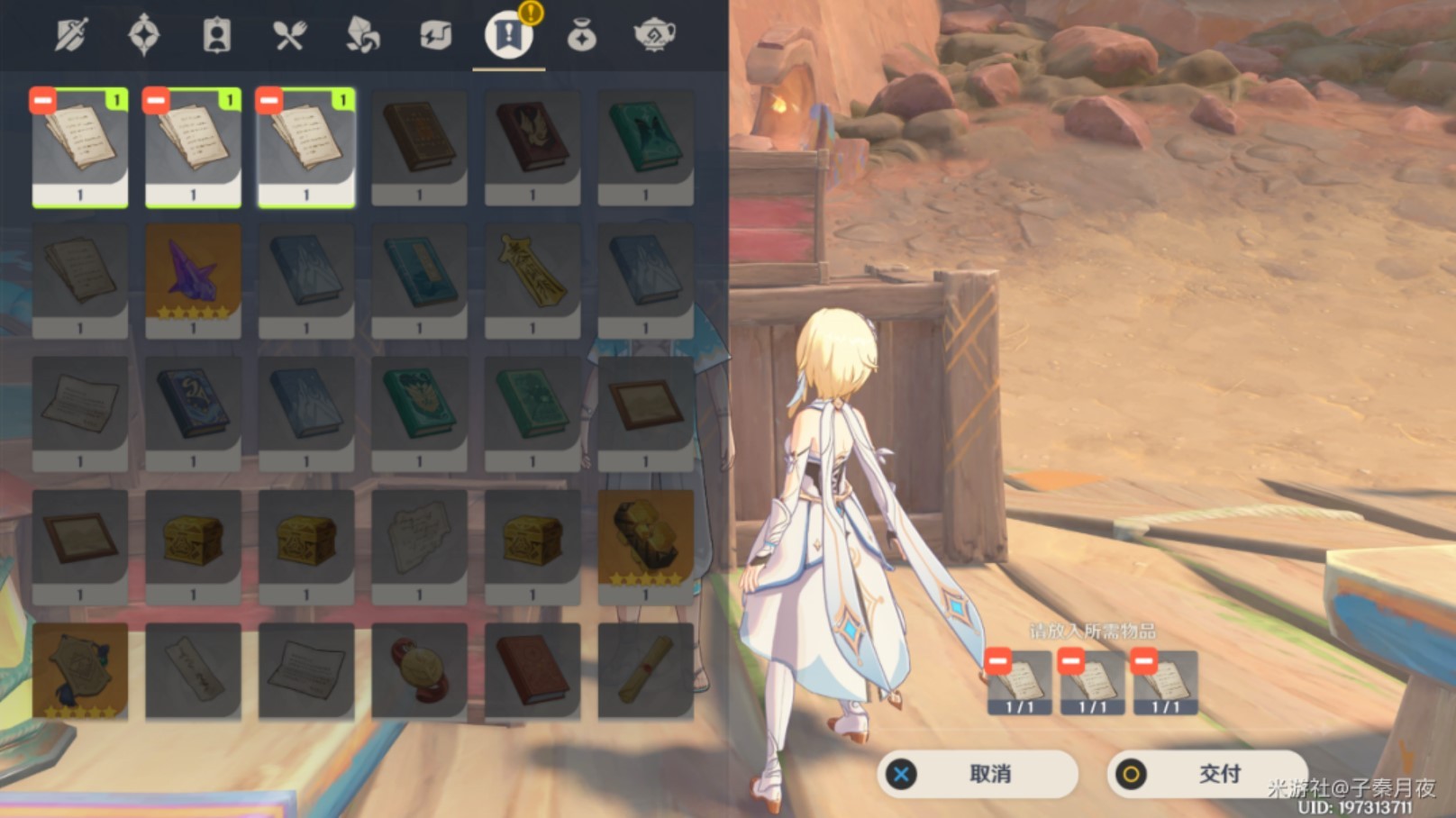Open the materials tab
This screenshot has width=1456, height=818.
363,36
